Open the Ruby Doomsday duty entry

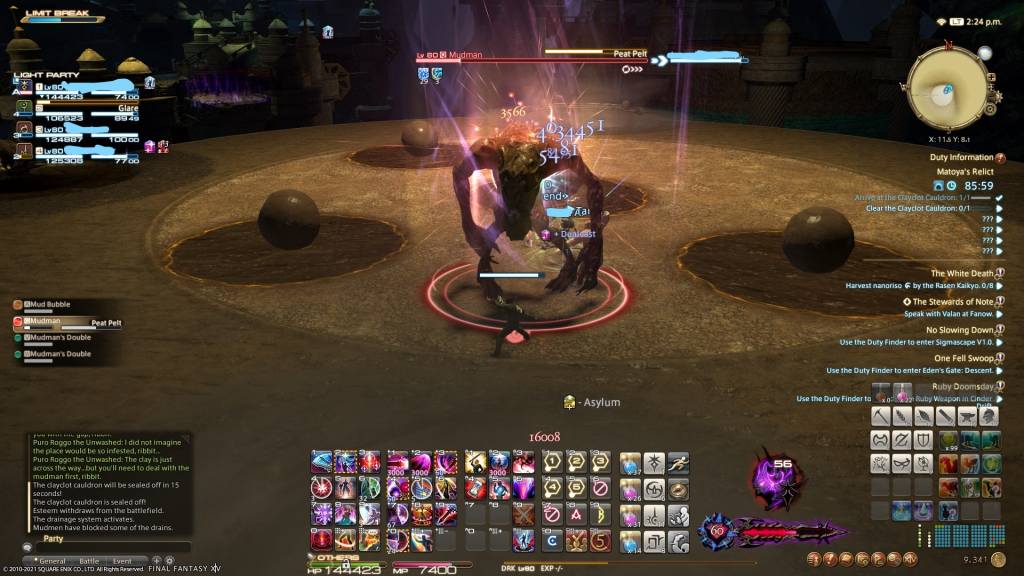coord(962,386)
